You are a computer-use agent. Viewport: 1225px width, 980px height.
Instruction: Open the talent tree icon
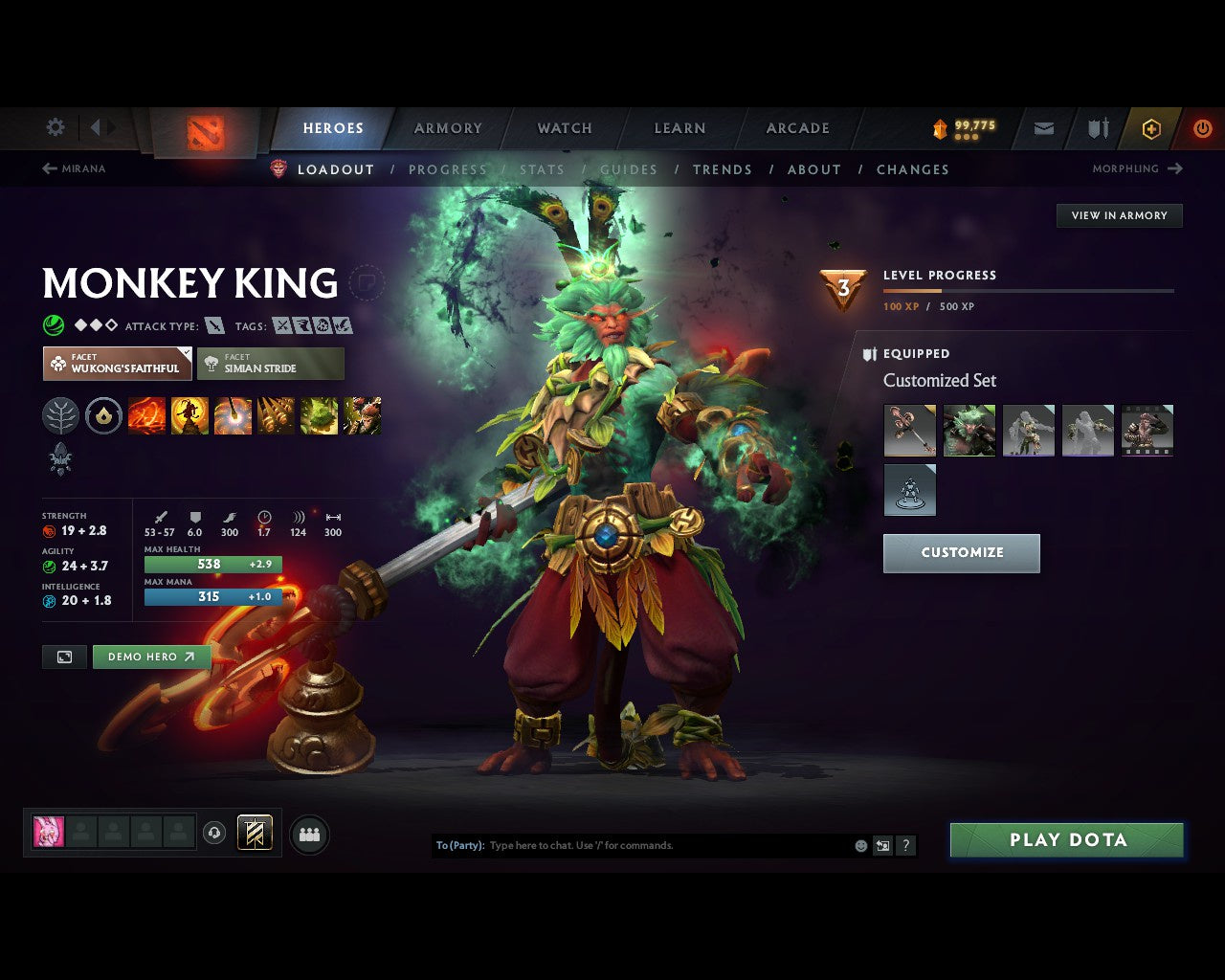click(x=60, y=415)
